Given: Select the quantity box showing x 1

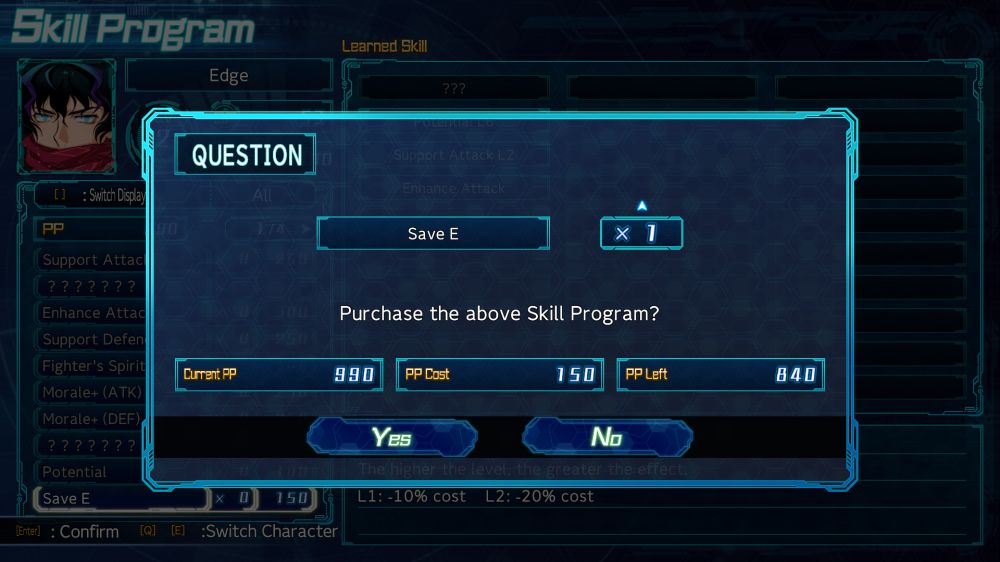Looking at the screenshot, I should [x=641, y=234].
